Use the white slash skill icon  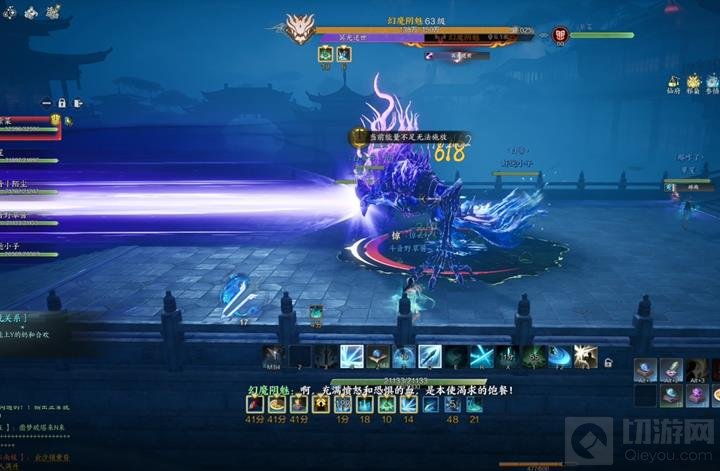[352, 357]
